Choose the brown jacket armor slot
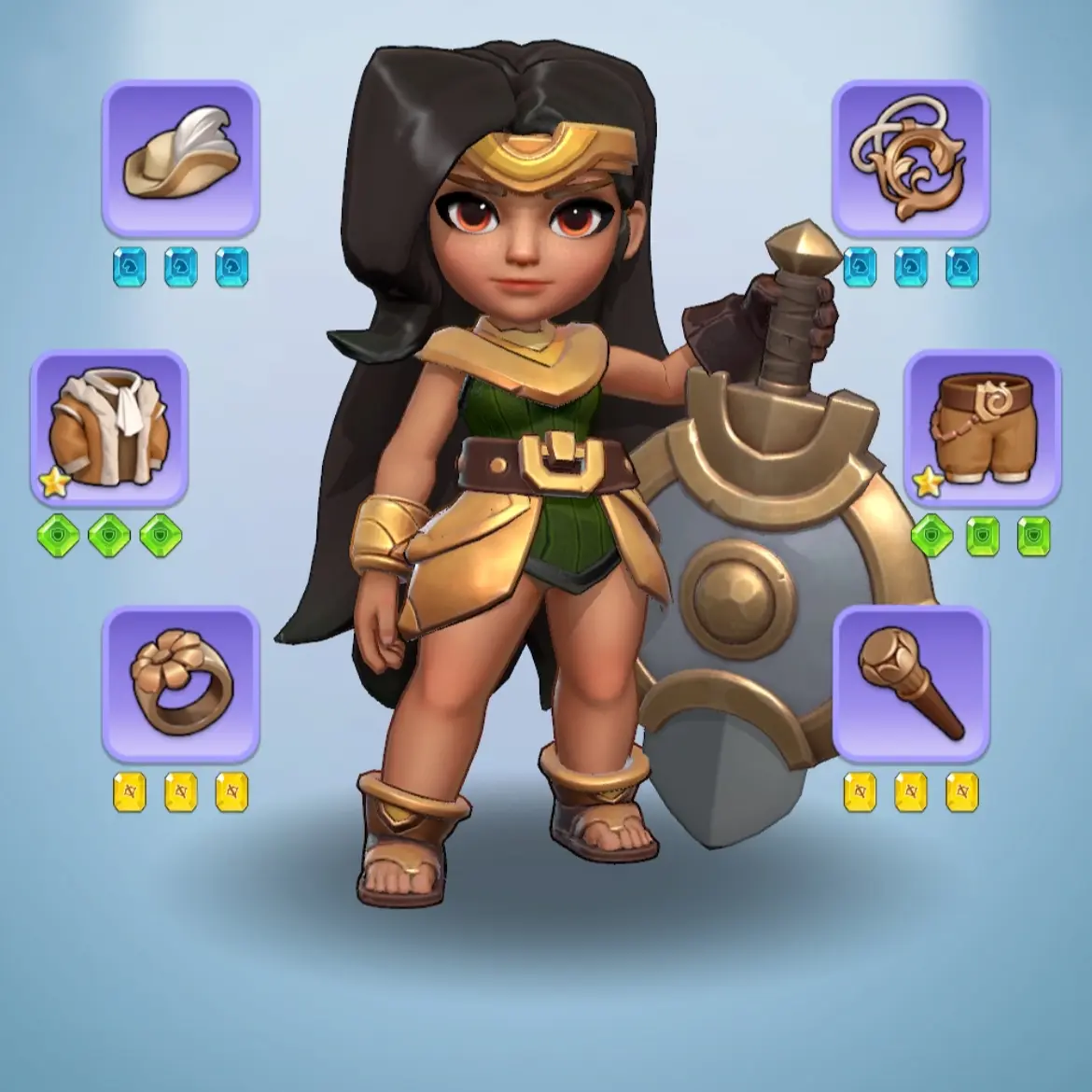The width and height of the screenshot is (1092, 1092). point(109,427)
